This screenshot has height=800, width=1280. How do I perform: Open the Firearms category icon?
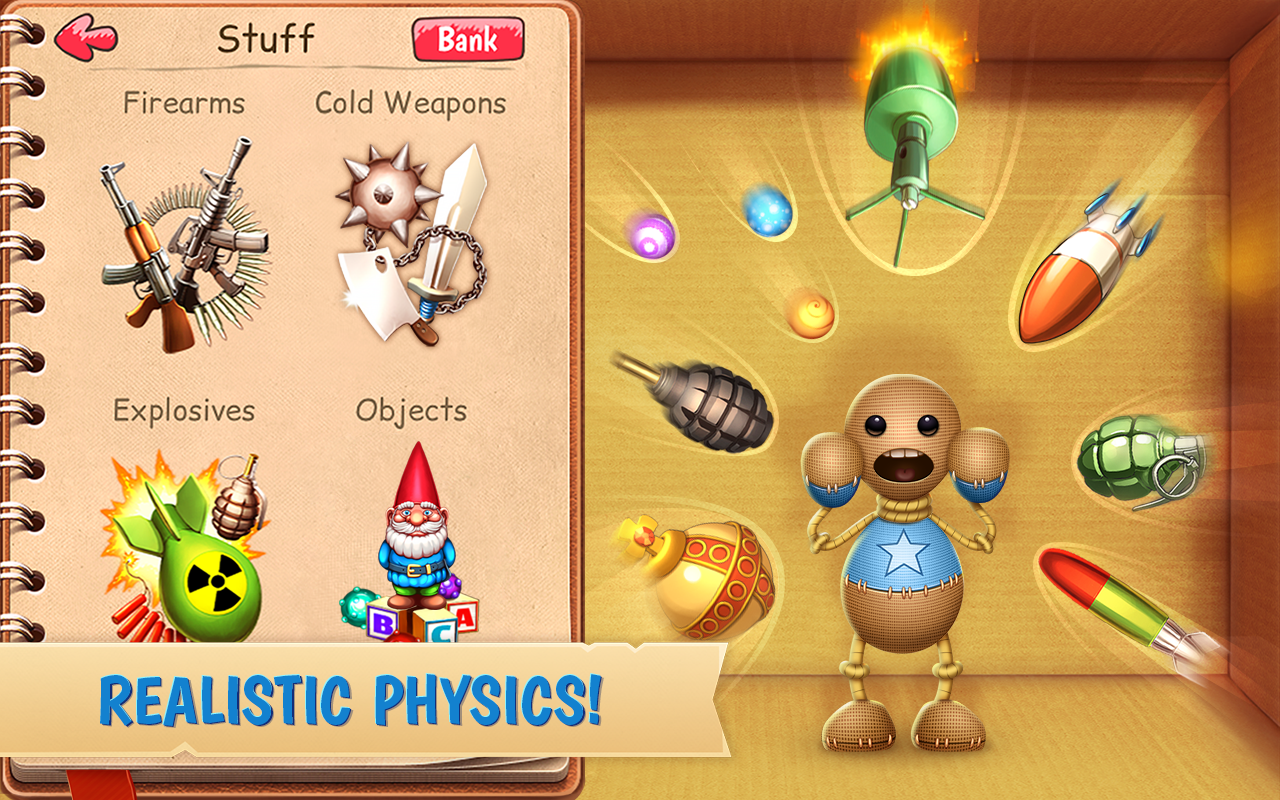[180, 240]
